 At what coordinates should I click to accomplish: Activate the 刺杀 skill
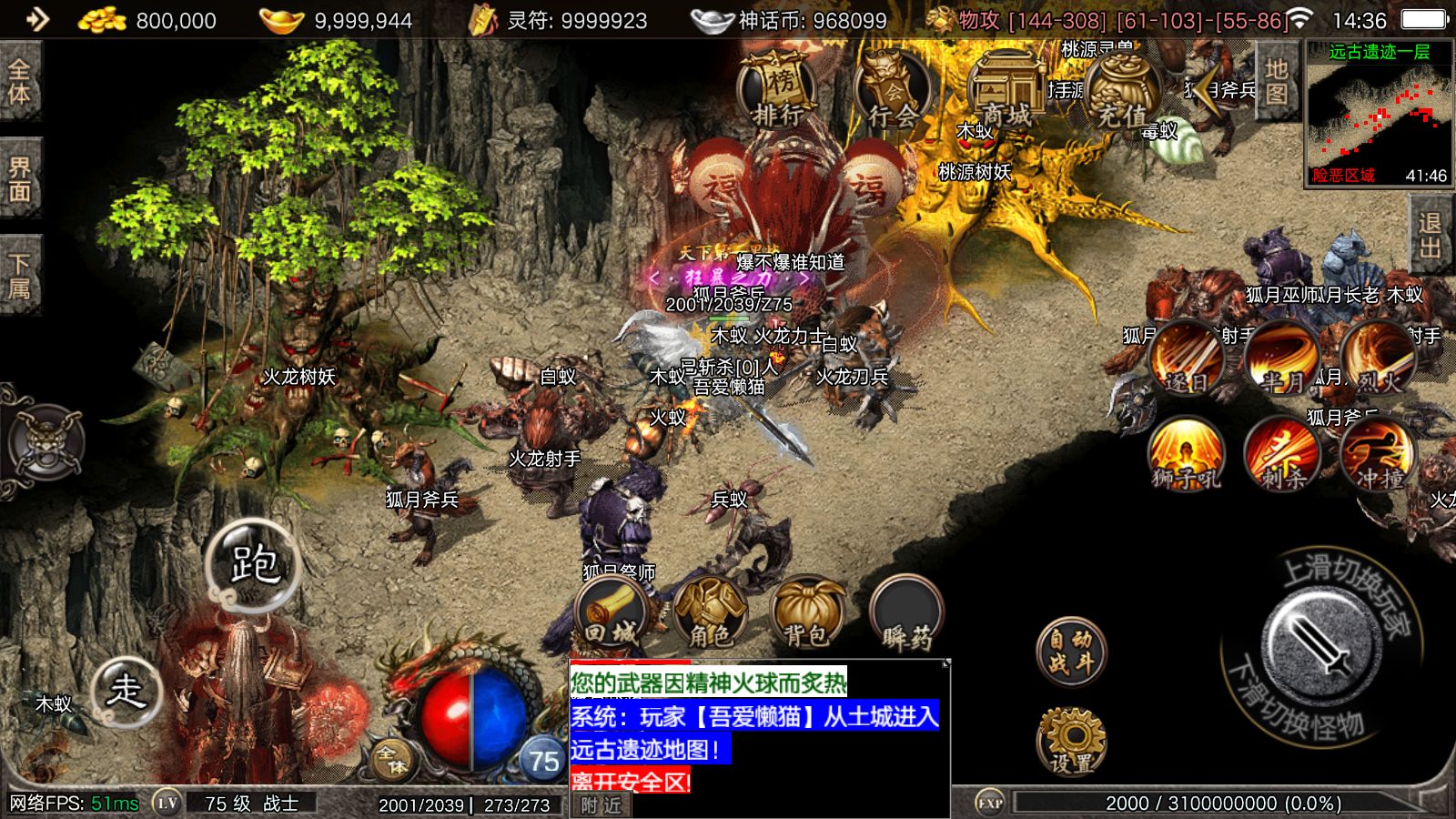click(1282, 453)
